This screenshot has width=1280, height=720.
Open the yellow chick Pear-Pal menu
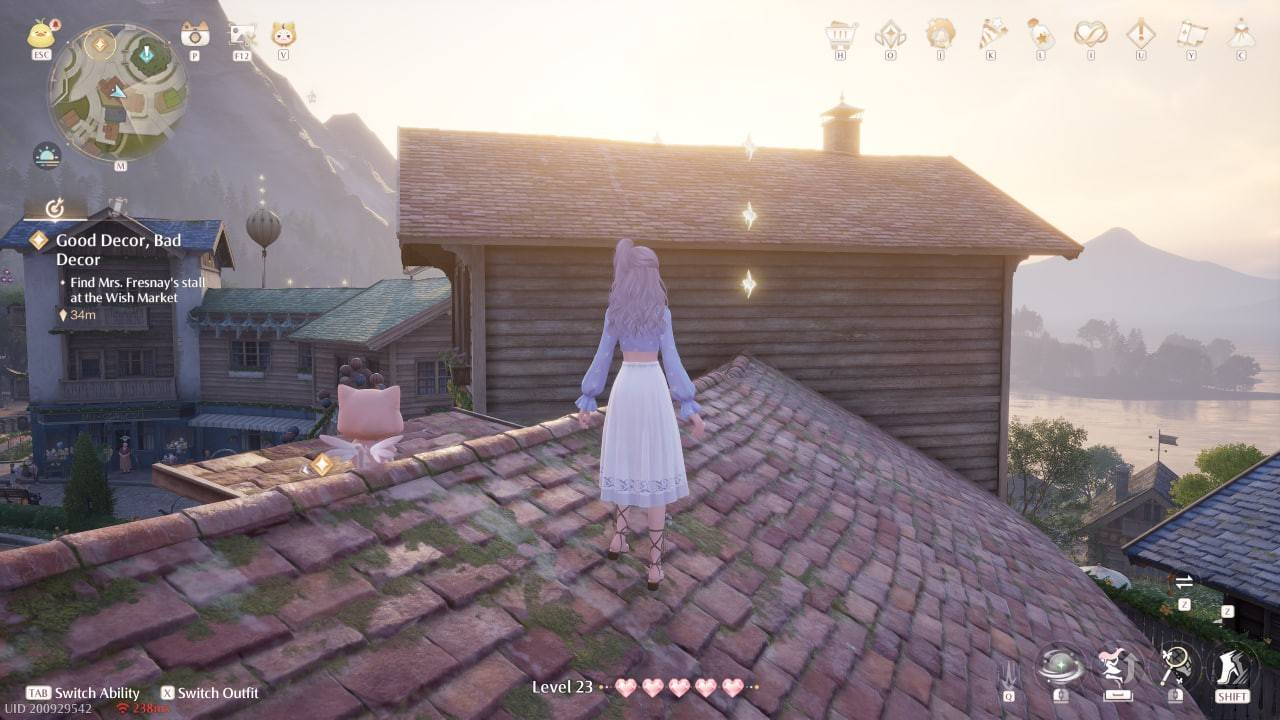(x=42, y=34)
